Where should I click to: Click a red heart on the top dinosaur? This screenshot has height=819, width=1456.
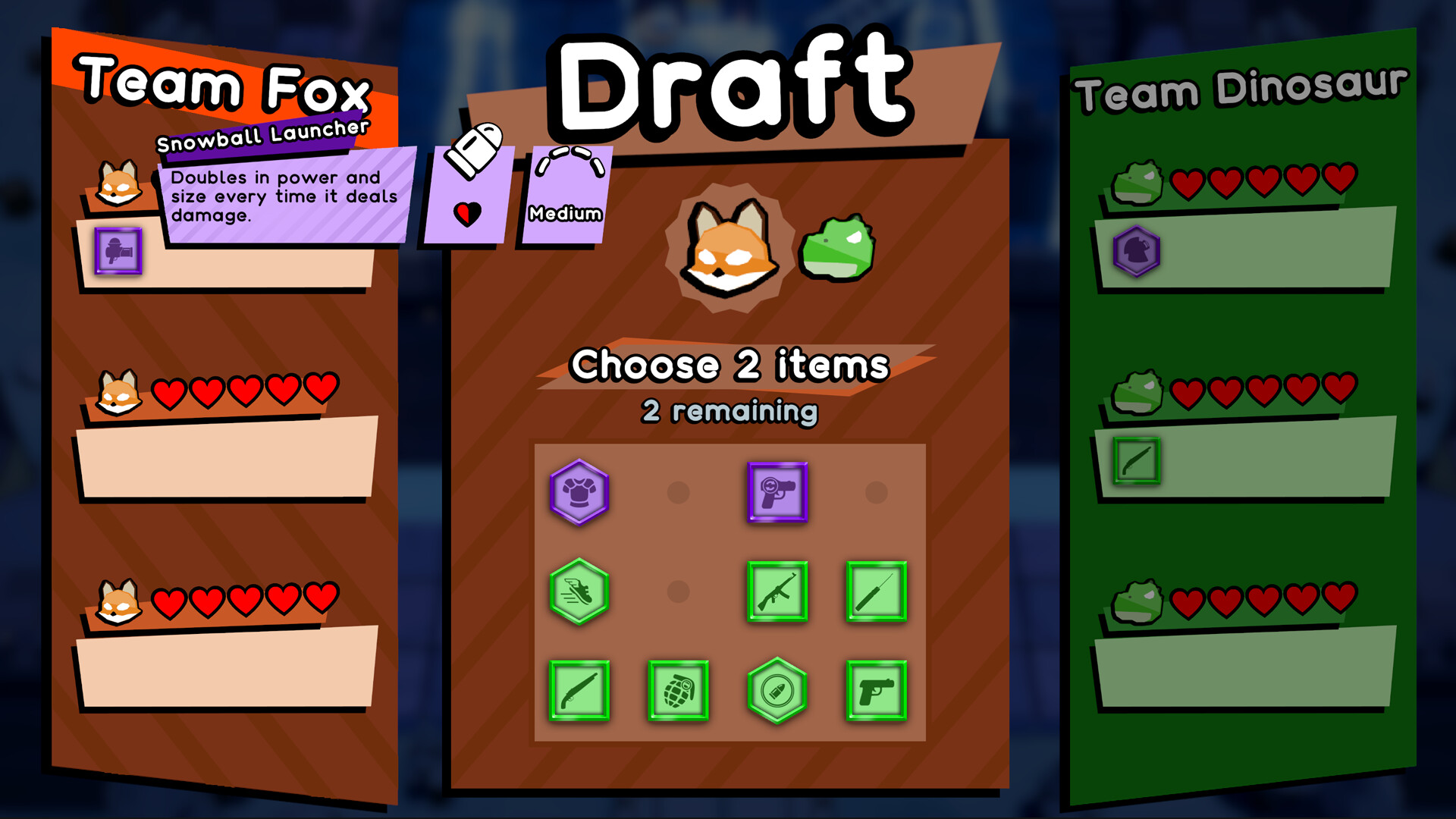[x=1187, y=183]
